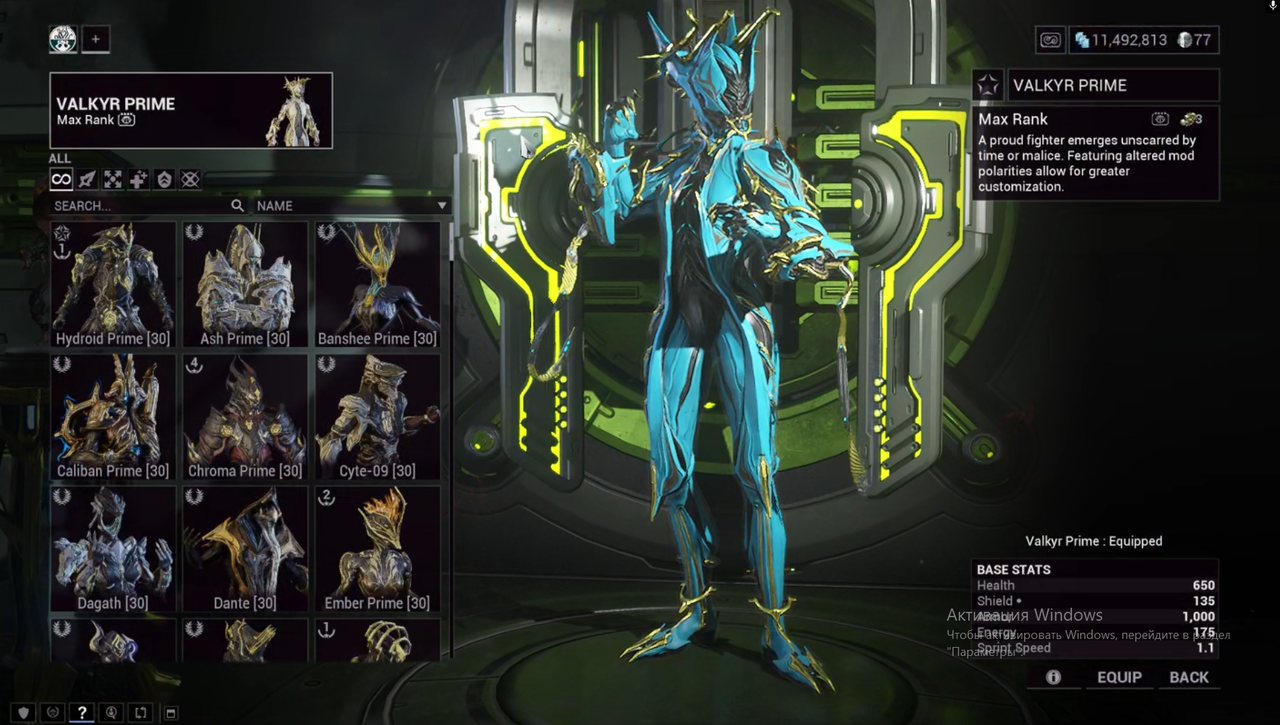Open the Name sort dropdown
The width and height of the screenshot is (1280, 725).
pyautogui.click(x=350, y=206)
